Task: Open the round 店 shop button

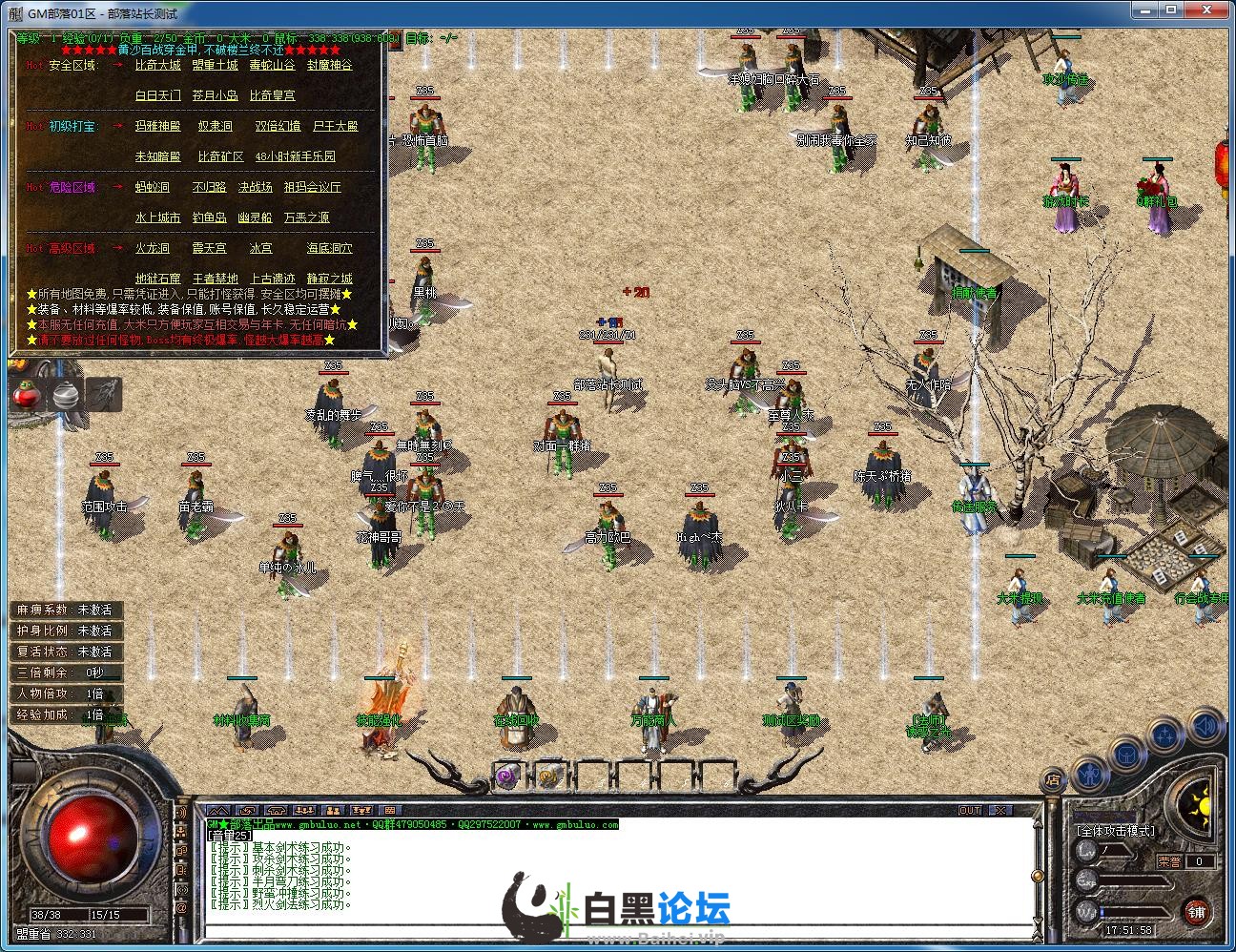Action: click(1053, 779)
